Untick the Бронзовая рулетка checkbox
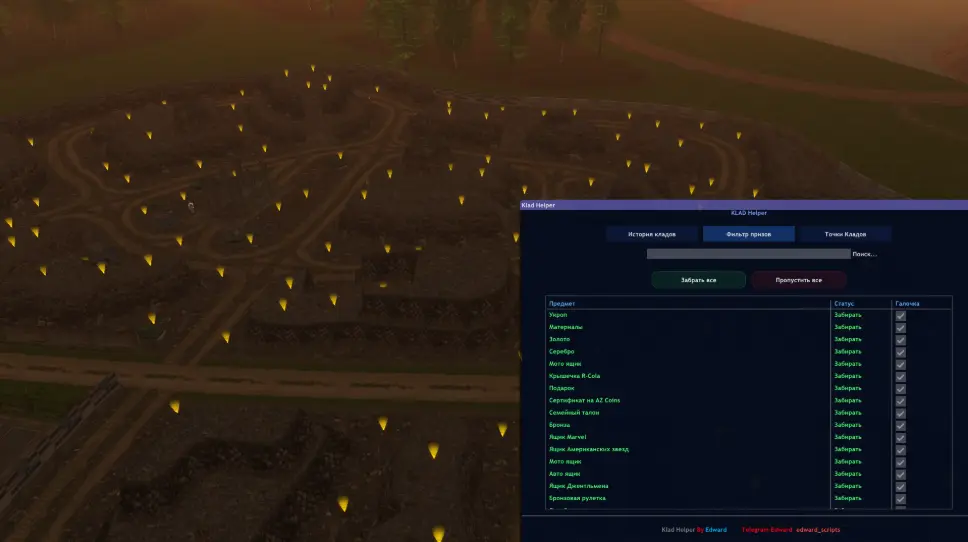The width and height of the screenshot is (968, 542). pyautogui.click(x=901, y=498)
